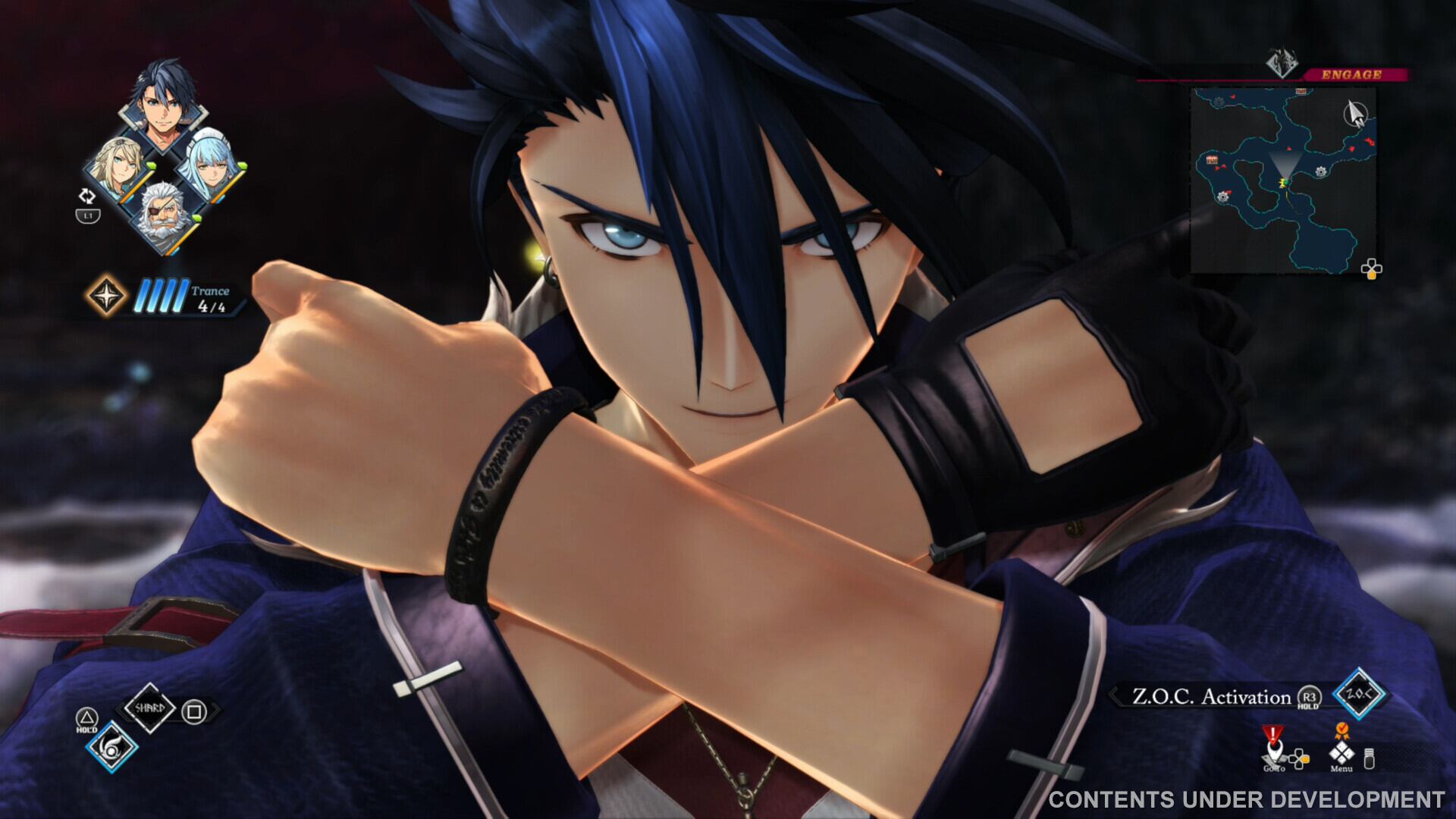Toggle the Triangle HOLD action
The width and height of the screenshot is (1456, 819).
(87, 717)
